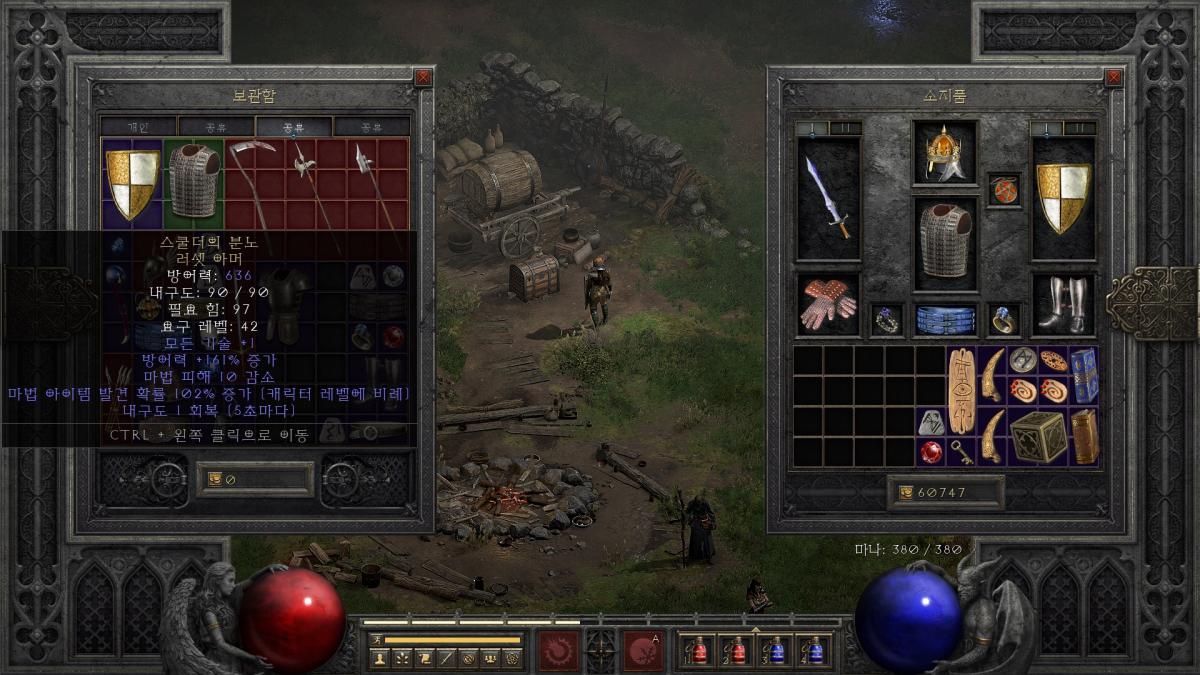Select the Horadric Cube in inventory
1200x675 pixels.
point(1038,437)
